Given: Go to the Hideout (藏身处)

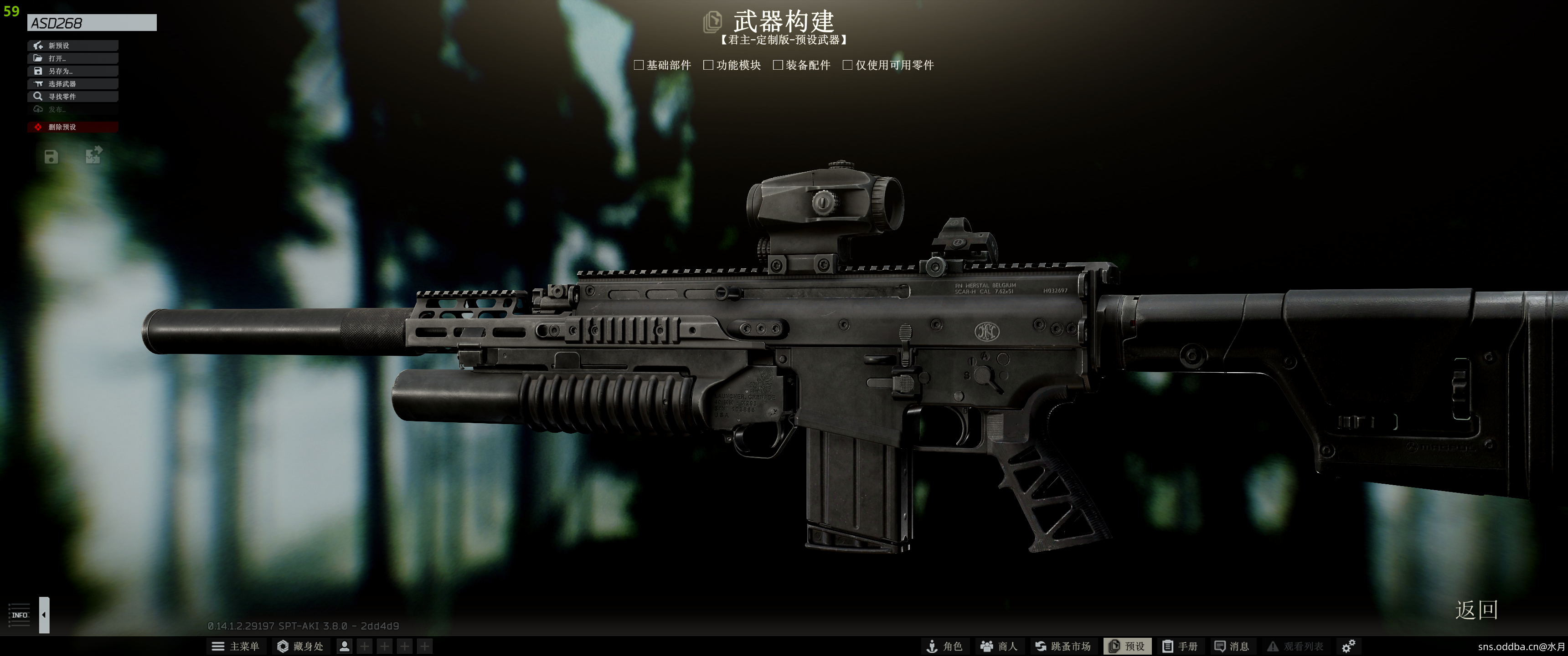Looking at the screenshot, I should point(300,646).
